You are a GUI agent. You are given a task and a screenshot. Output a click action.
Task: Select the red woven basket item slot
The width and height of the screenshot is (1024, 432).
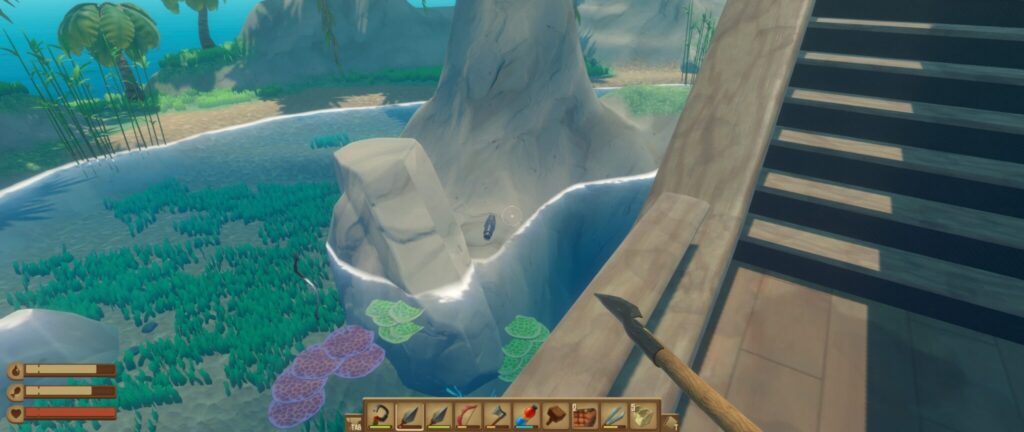pyautogui.click(x=585, y=415)
